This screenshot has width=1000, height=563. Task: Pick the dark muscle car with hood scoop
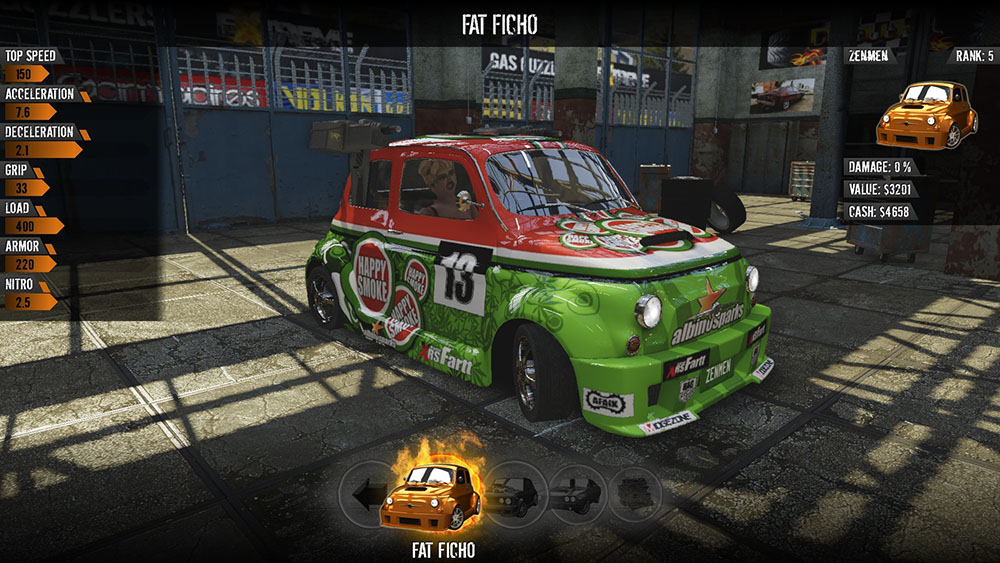pos(578,493)
